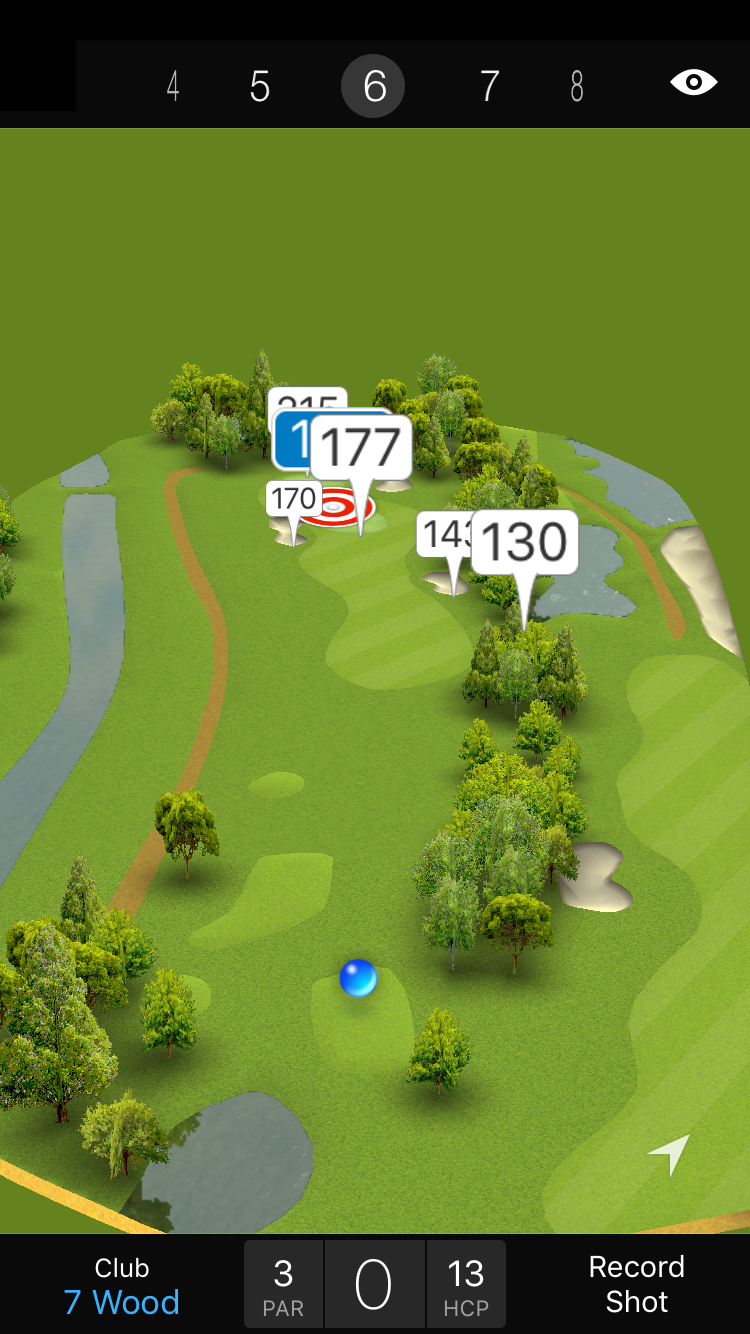The width and height of the screenshot is (750, 1334).
Task: Switch to hole 4
Action: pos(173,87)
